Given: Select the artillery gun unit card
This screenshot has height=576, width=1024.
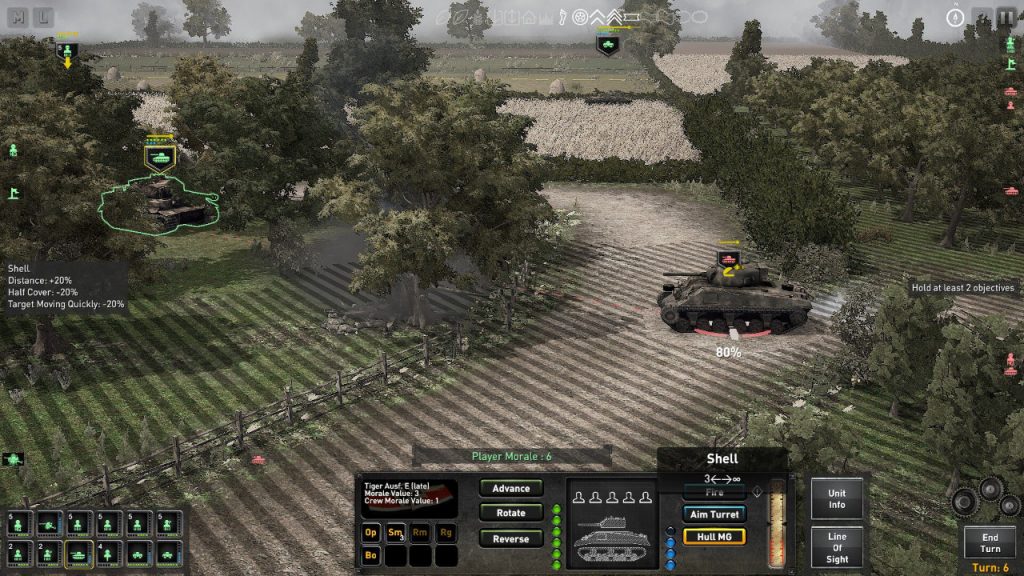Looking at the screenshot, I should [x=48, y=524].
